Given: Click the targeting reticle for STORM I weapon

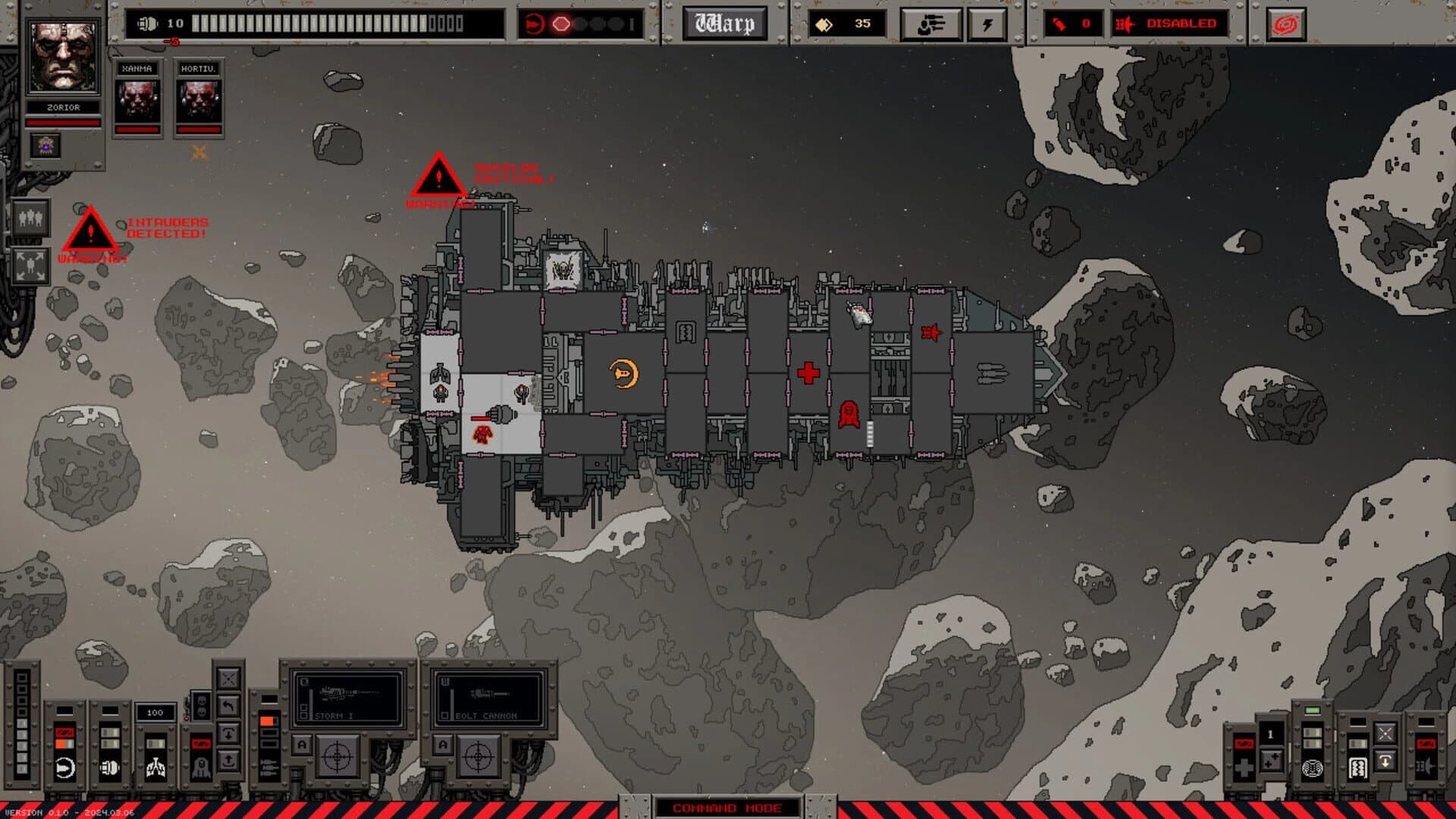Looking at the screenshot, I should tap(336, 757).
